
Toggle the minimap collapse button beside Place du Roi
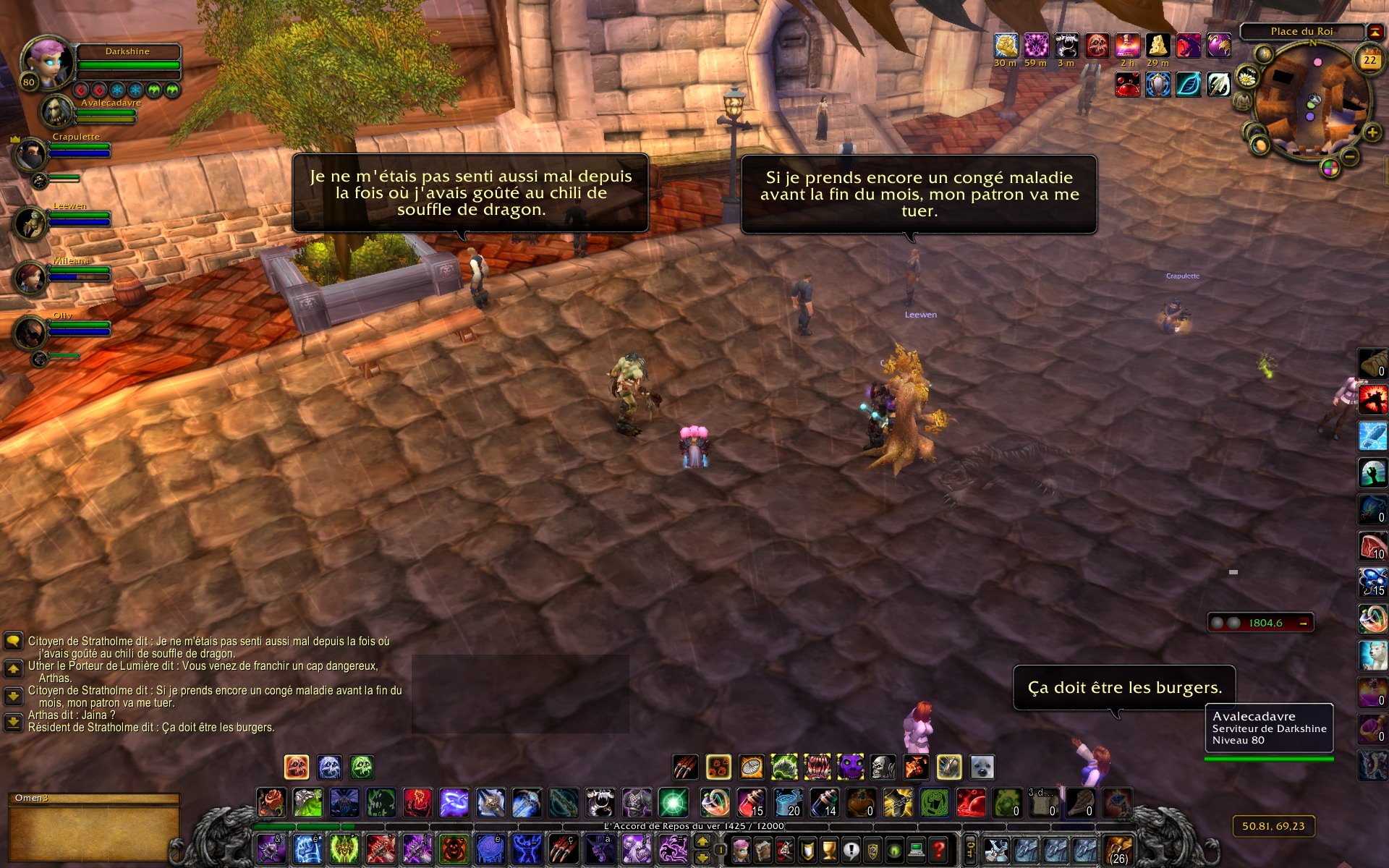click(1375, 31)
